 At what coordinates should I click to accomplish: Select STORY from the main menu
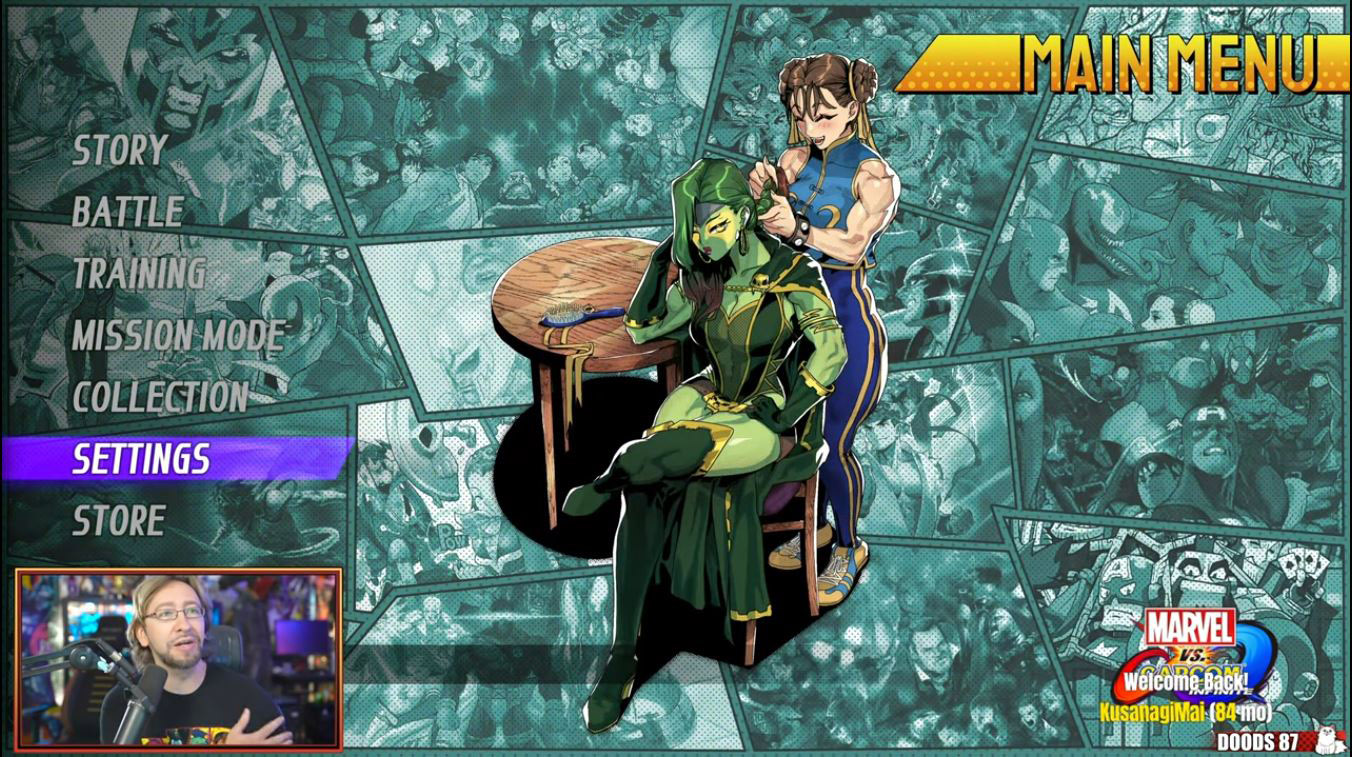tap(117, 148)
